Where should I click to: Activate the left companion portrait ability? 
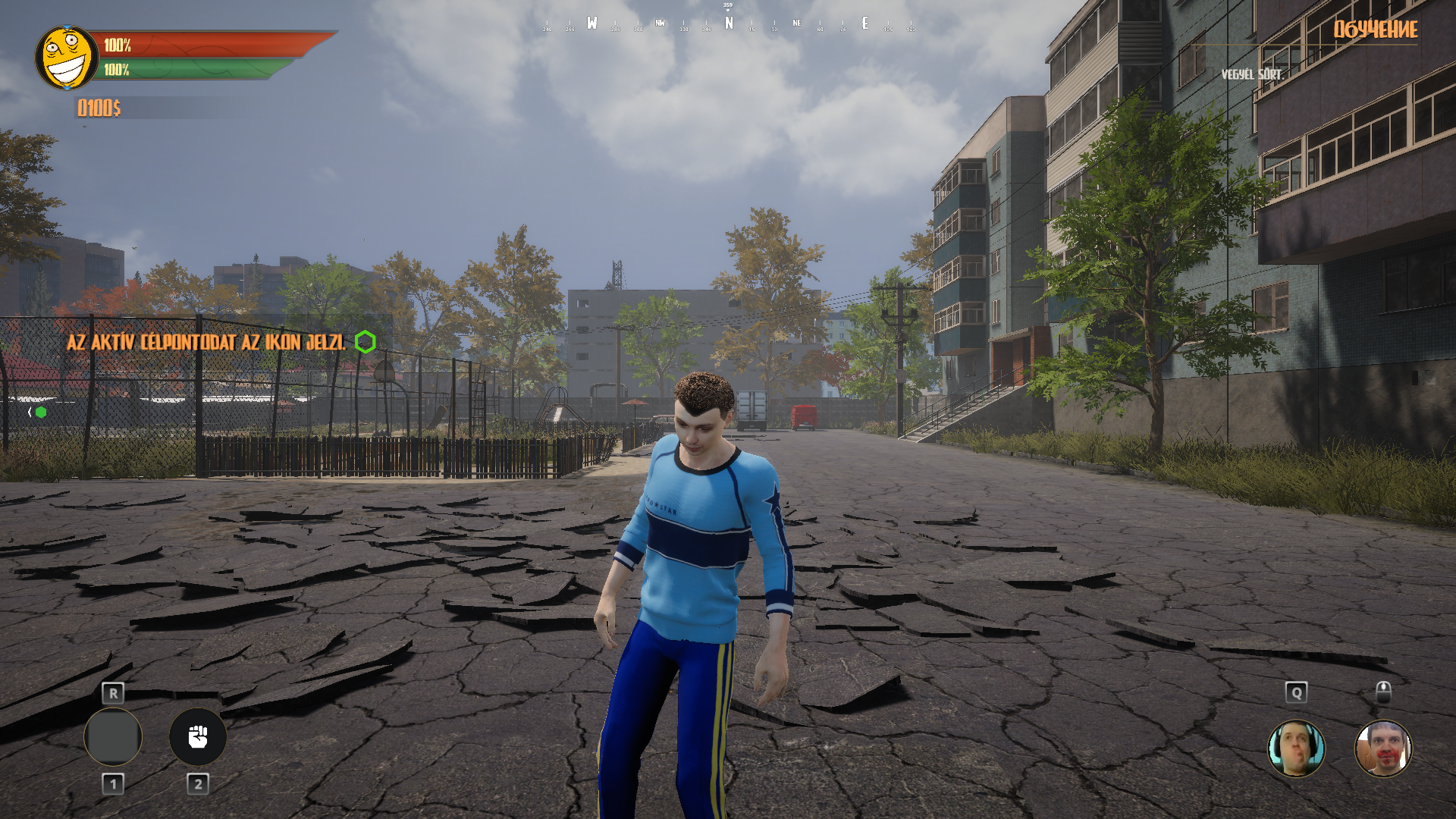(x=1296, y=748)
